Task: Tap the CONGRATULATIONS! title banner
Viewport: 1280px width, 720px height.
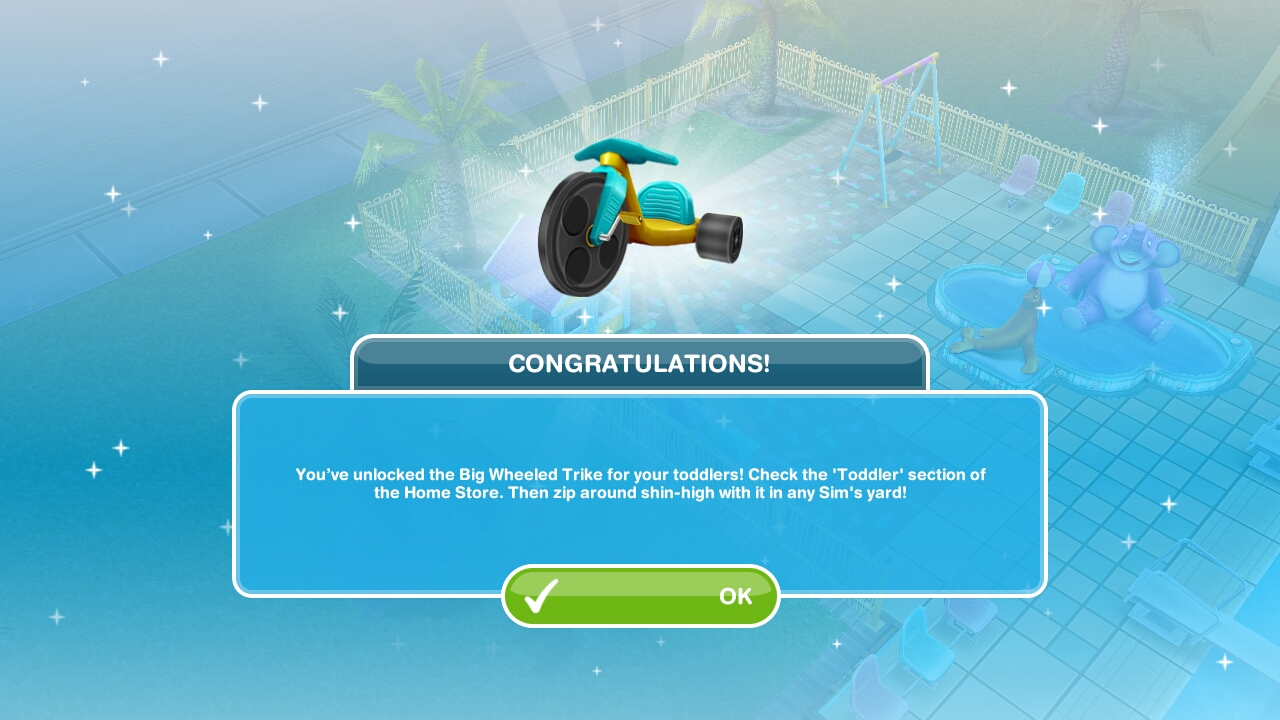Action: pos(640,364)
